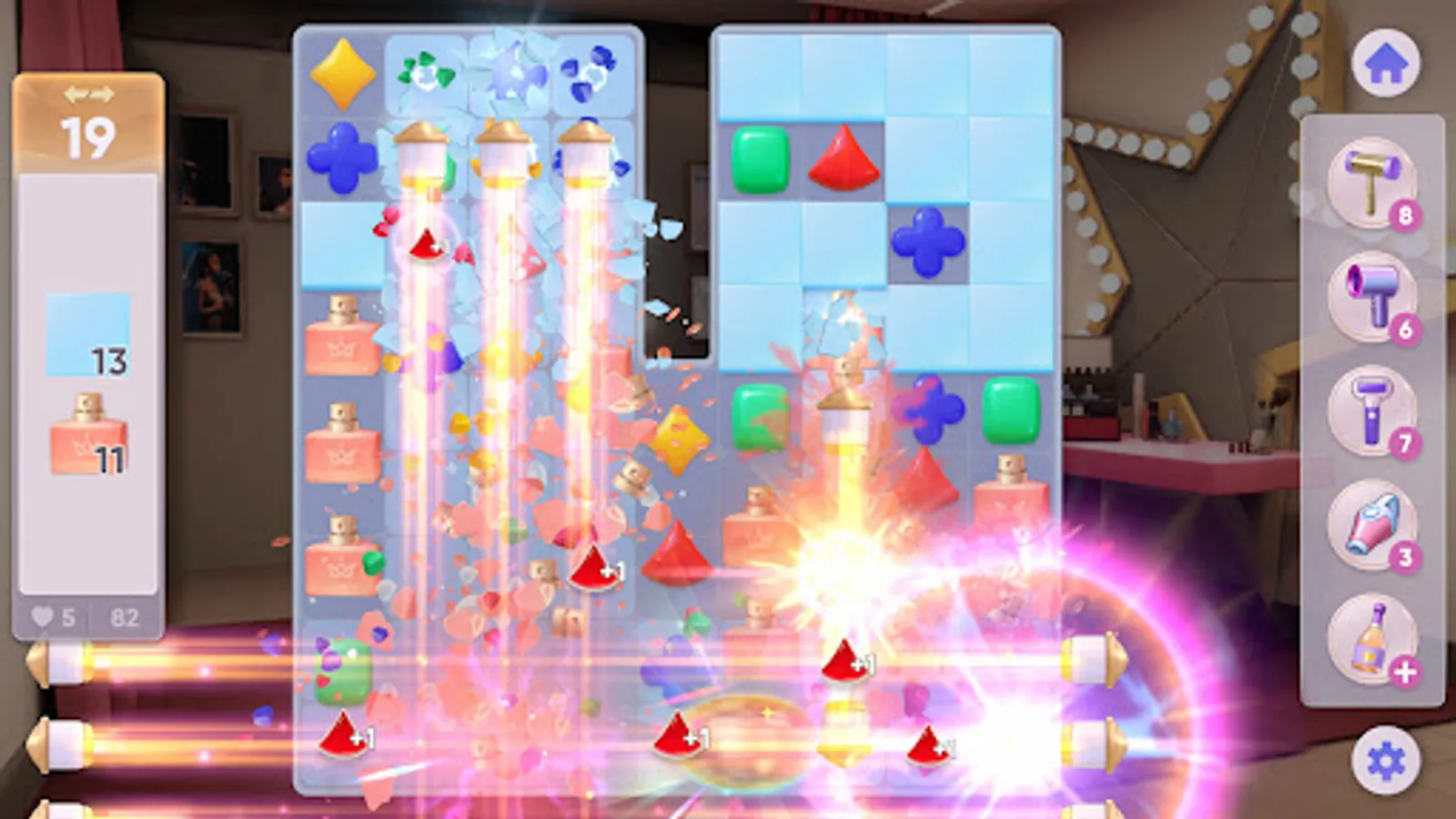The image size is (1456, 819).
Task: Open the settings gear
Action: tap(1386, 756)
